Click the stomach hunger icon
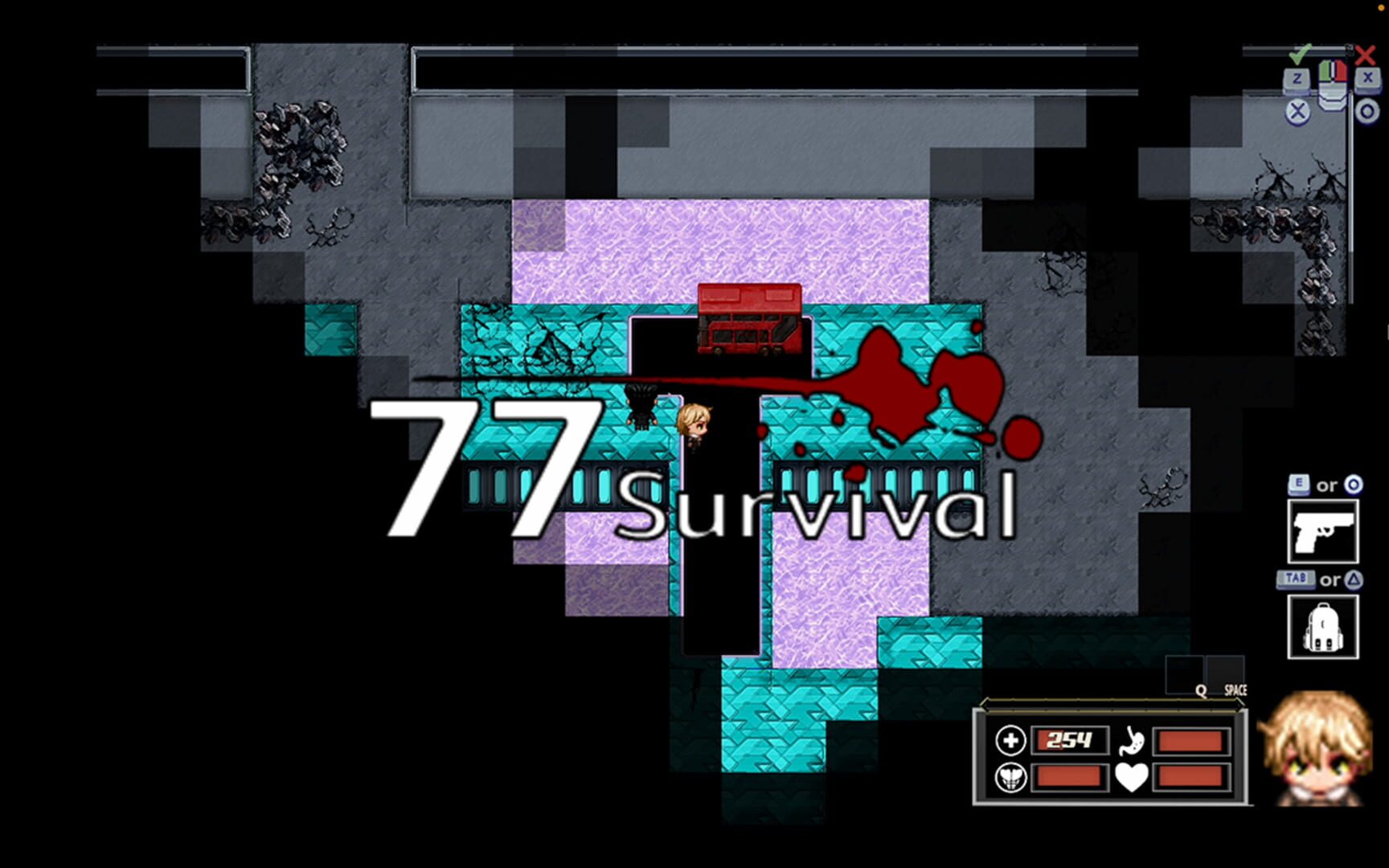The image size is (1389, 868). [1133, 740]
